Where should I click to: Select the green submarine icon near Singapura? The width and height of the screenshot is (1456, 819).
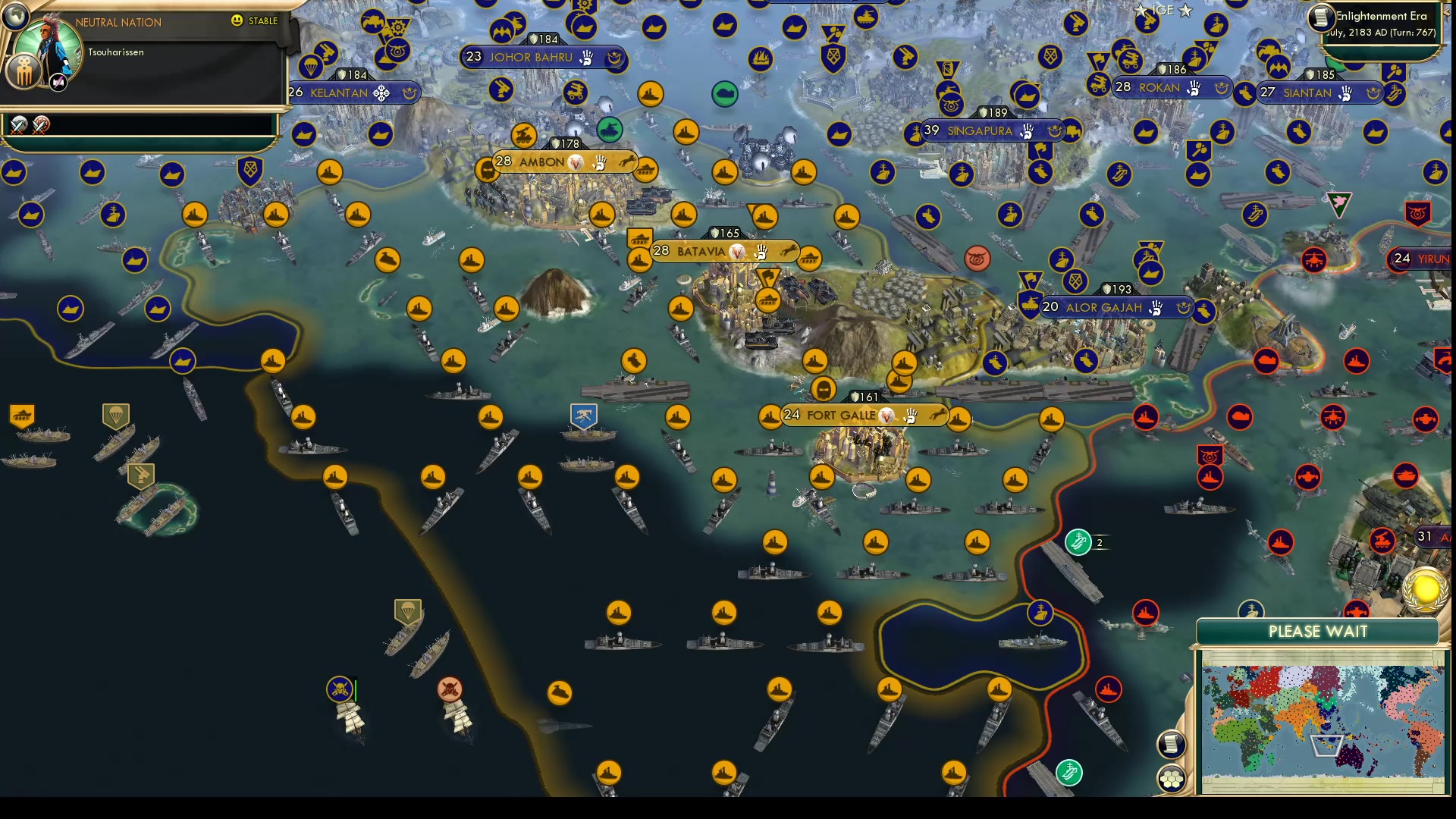click(x=726, y=93)
